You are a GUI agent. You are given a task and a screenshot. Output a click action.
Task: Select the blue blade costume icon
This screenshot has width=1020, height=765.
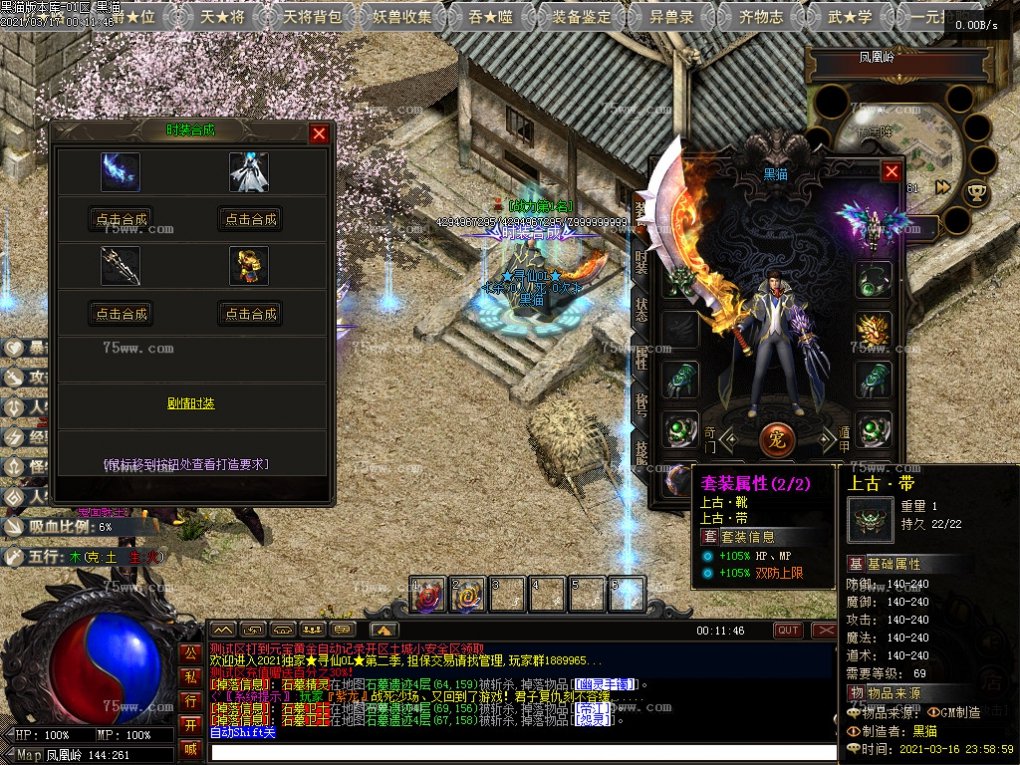point(120,172)
